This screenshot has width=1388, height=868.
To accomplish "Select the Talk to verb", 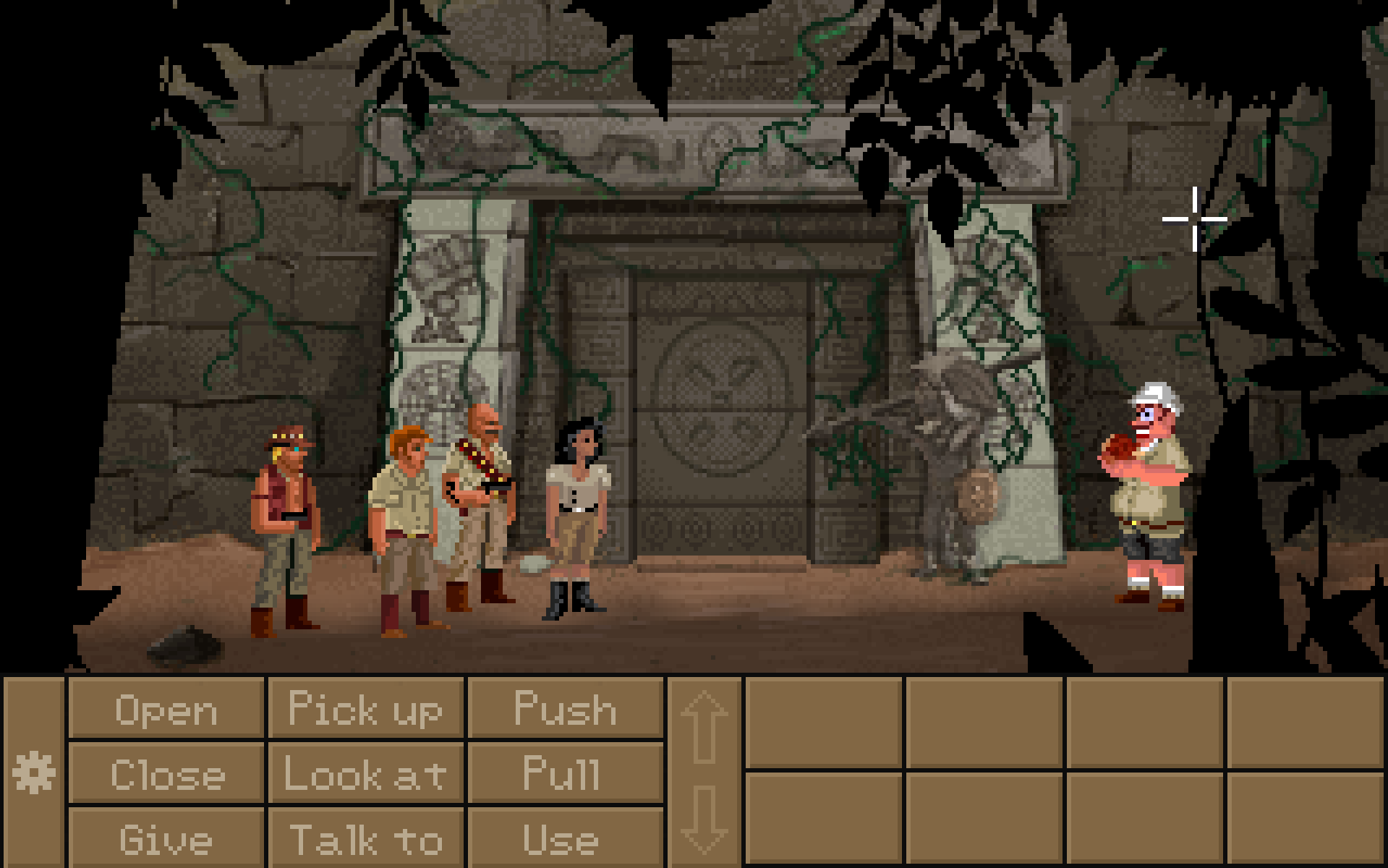I will tap(365, 839).
